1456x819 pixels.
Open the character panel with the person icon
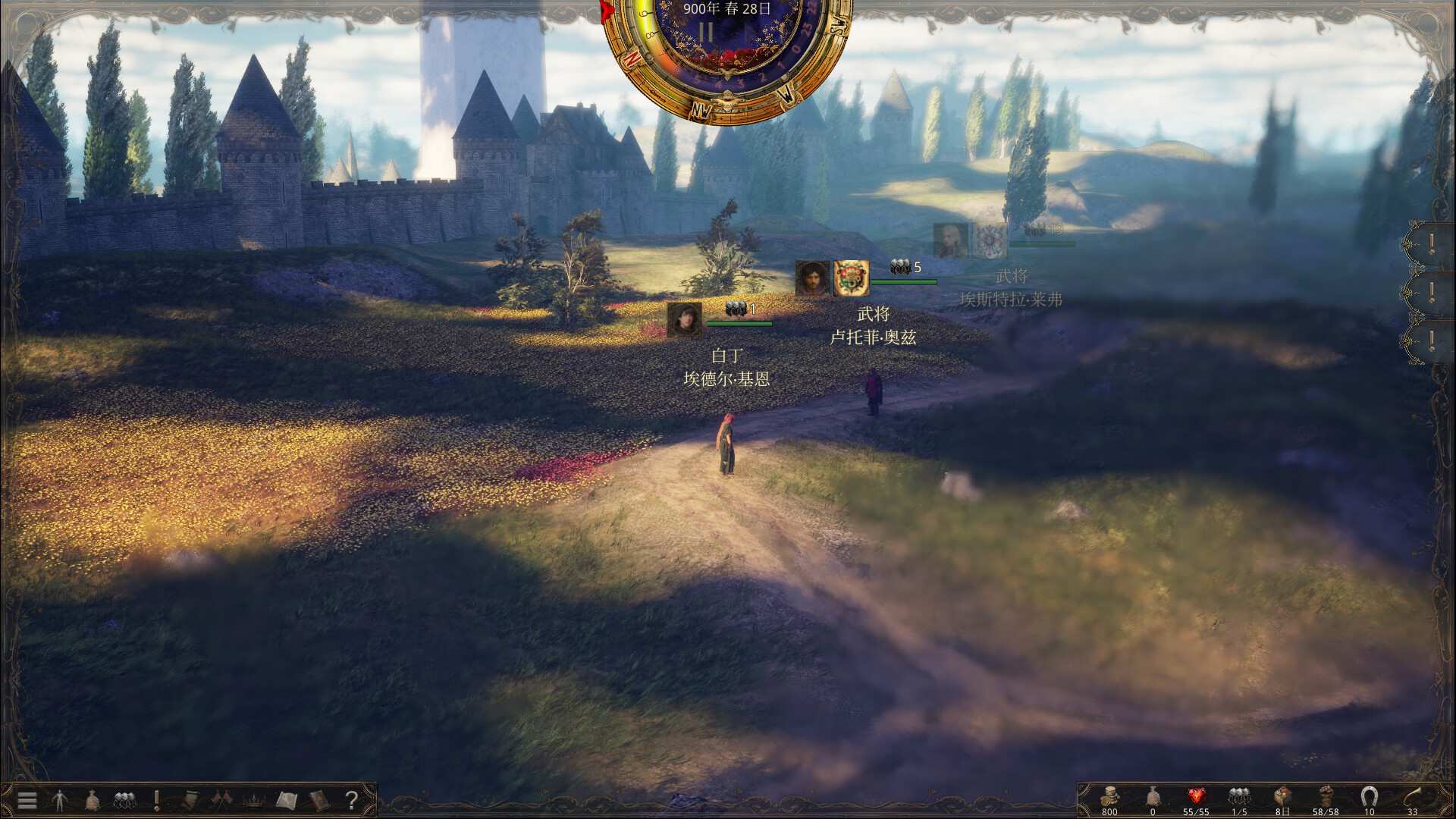pos(60,800)
